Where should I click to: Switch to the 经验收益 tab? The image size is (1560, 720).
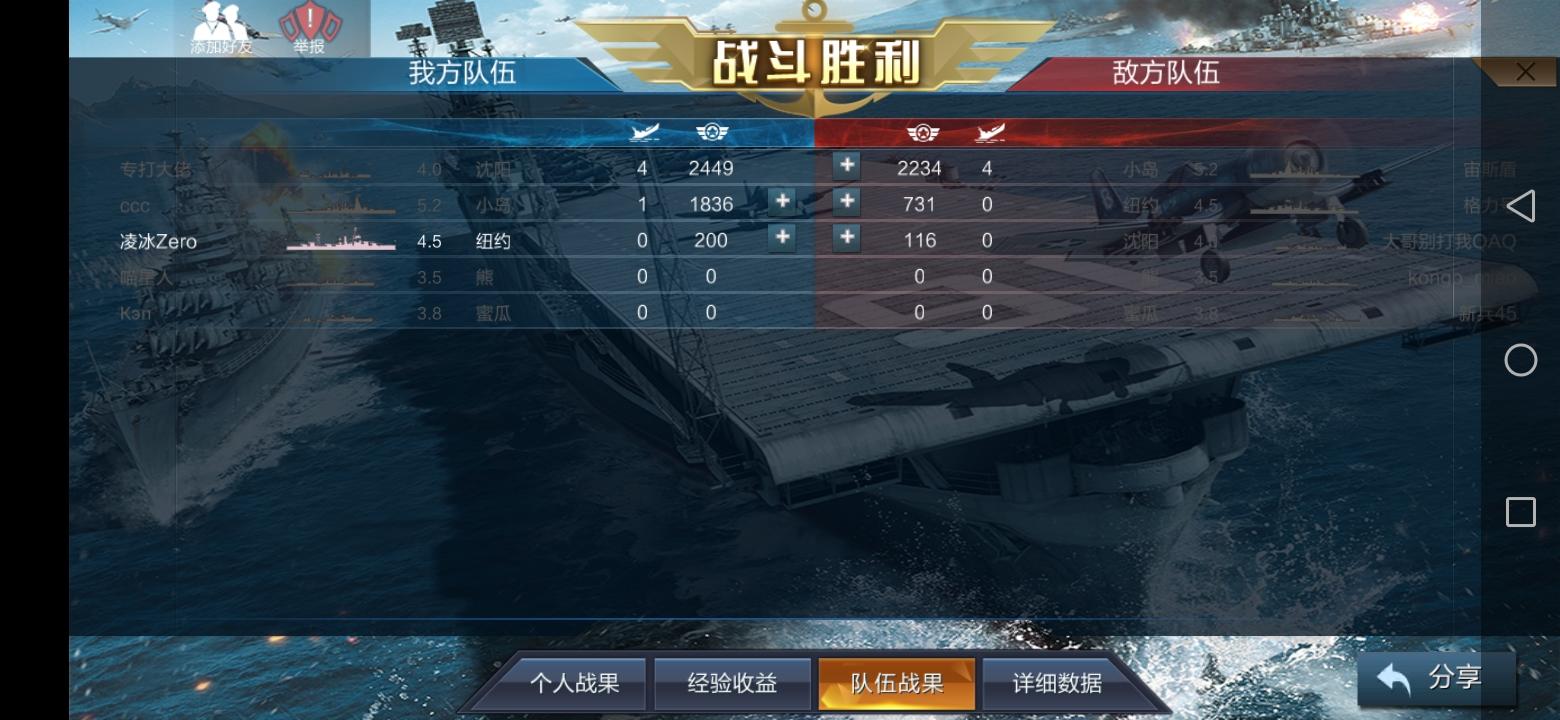point(731,683)
